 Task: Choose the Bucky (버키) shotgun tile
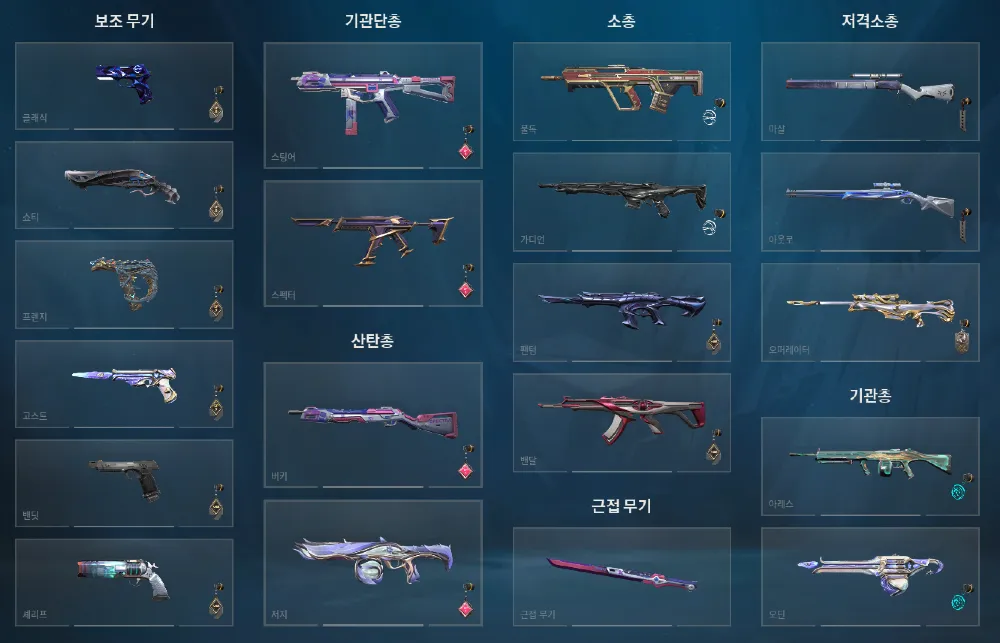click(x=373, y=424)
